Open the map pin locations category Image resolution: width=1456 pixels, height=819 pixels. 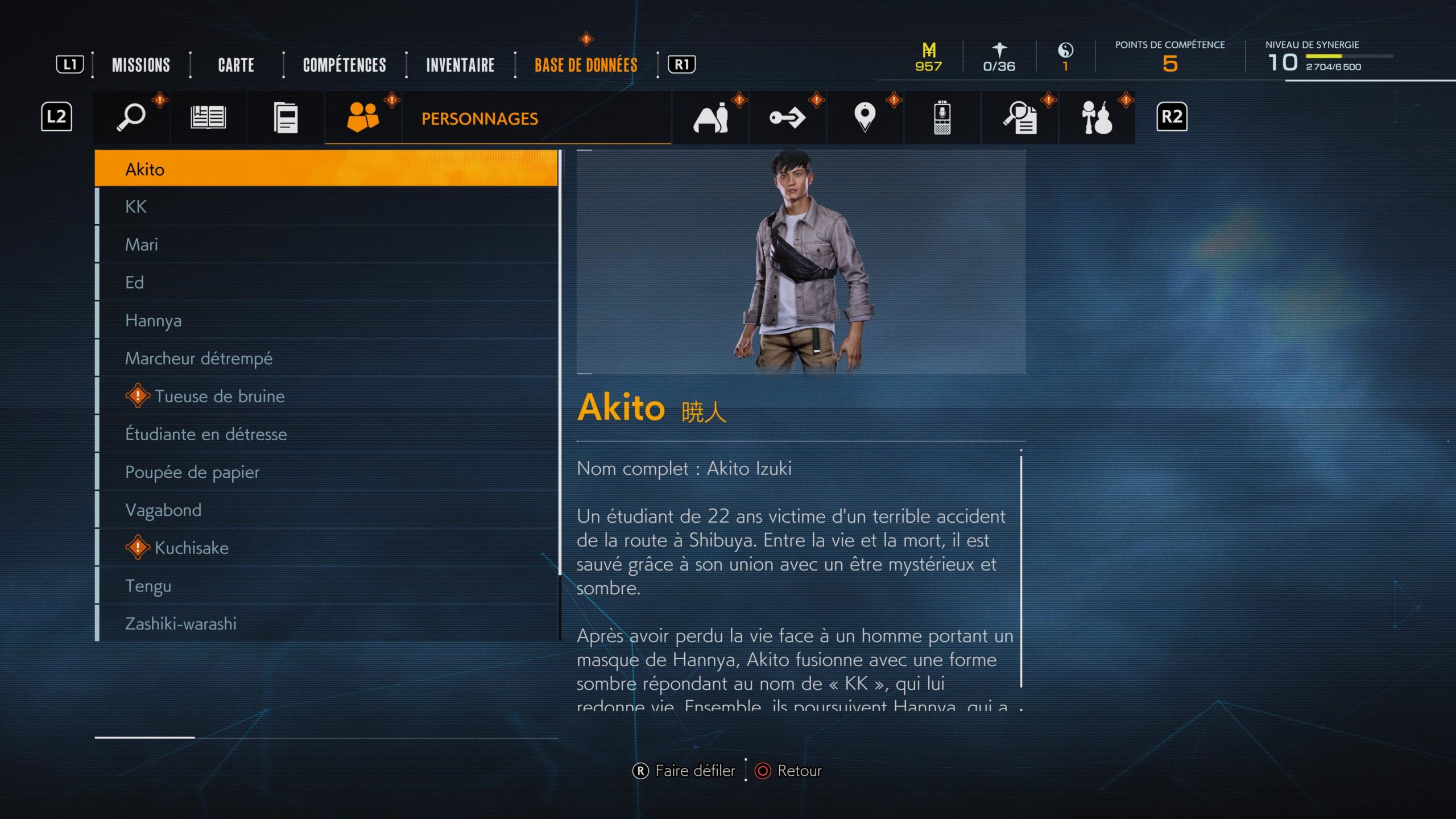click(x=864, y=117)
